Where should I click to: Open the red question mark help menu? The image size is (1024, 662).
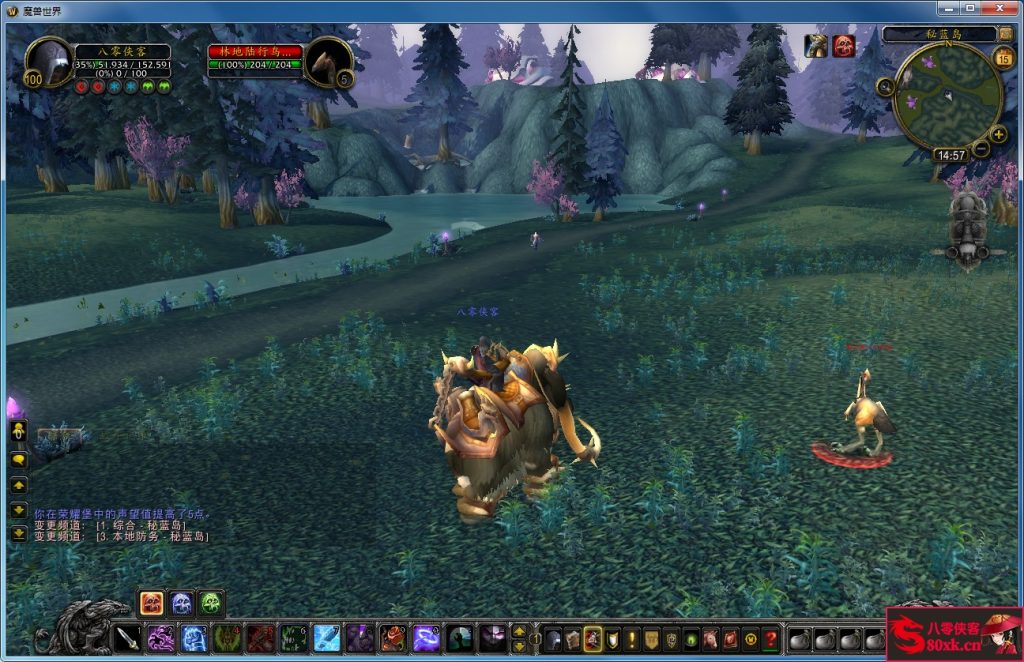point(770,638)
